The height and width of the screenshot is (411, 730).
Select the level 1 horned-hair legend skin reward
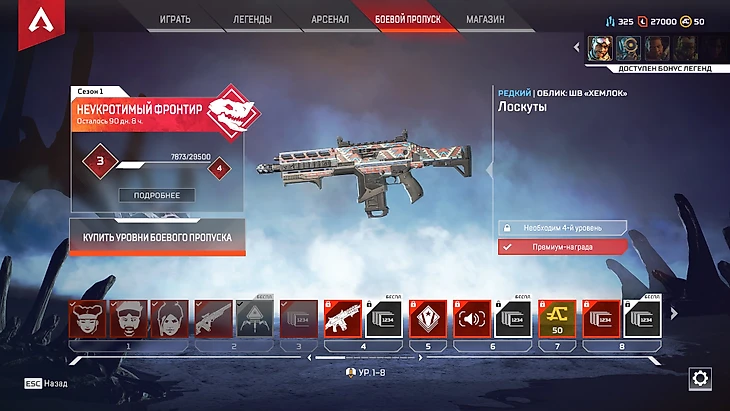pos(85,318)
